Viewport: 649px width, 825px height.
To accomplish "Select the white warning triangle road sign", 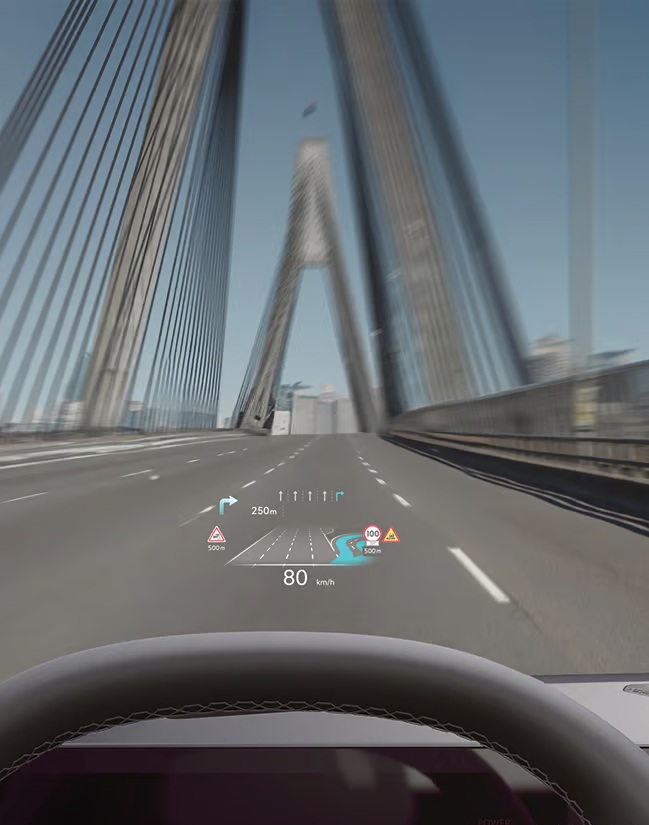I will pos(216,534).
